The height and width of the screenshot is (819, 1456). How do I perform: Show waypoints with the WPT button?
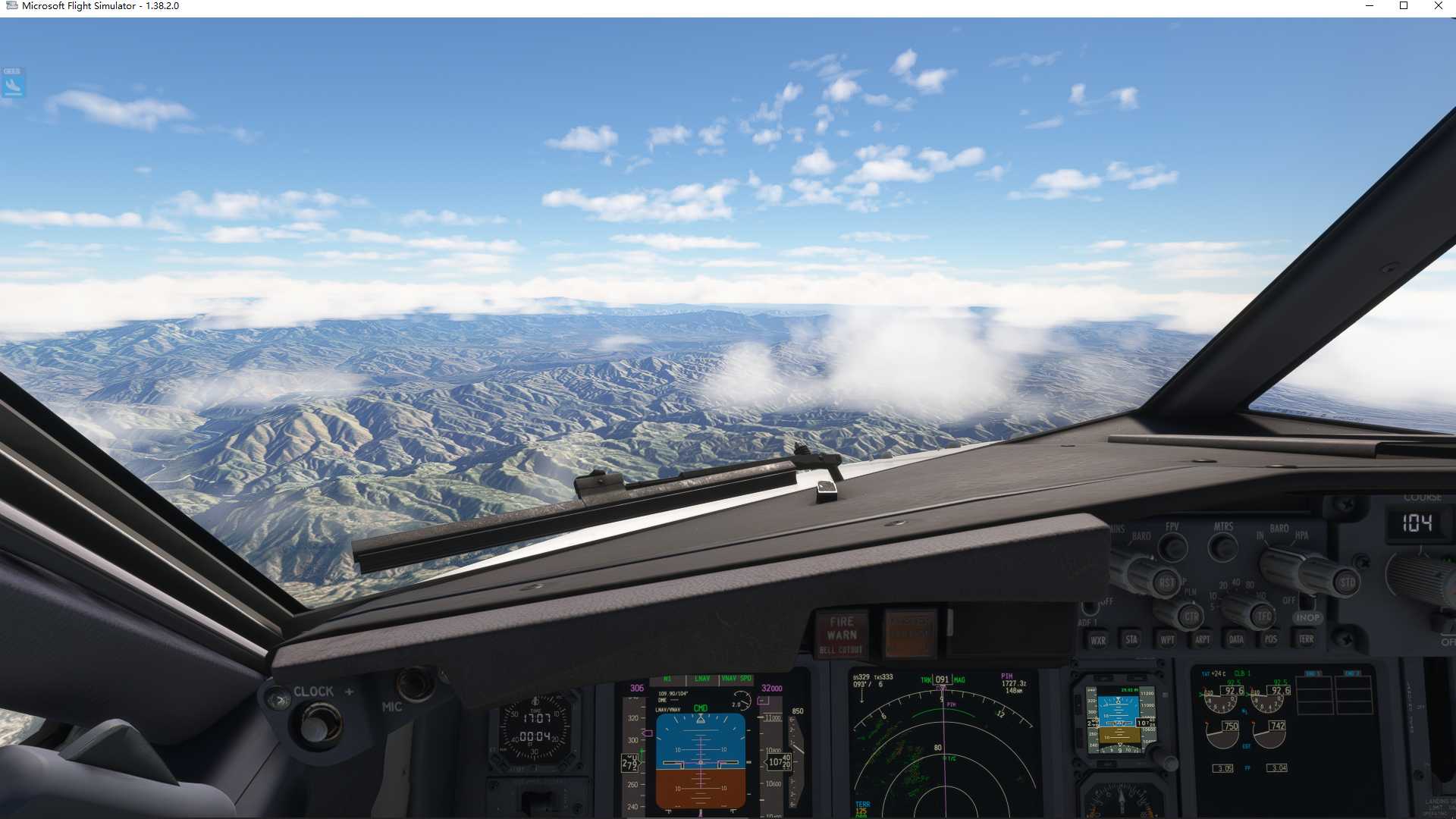click(x=1168, y=639)
